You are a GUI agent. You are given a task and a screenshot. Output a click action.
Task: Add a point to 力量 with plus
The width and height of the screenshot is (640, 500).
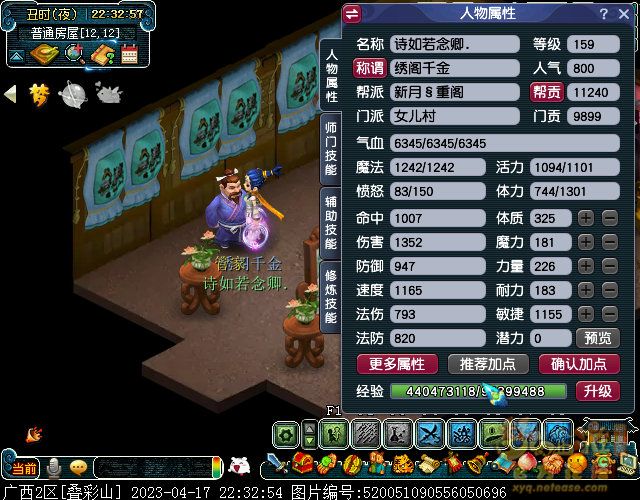tap(586, 266)
